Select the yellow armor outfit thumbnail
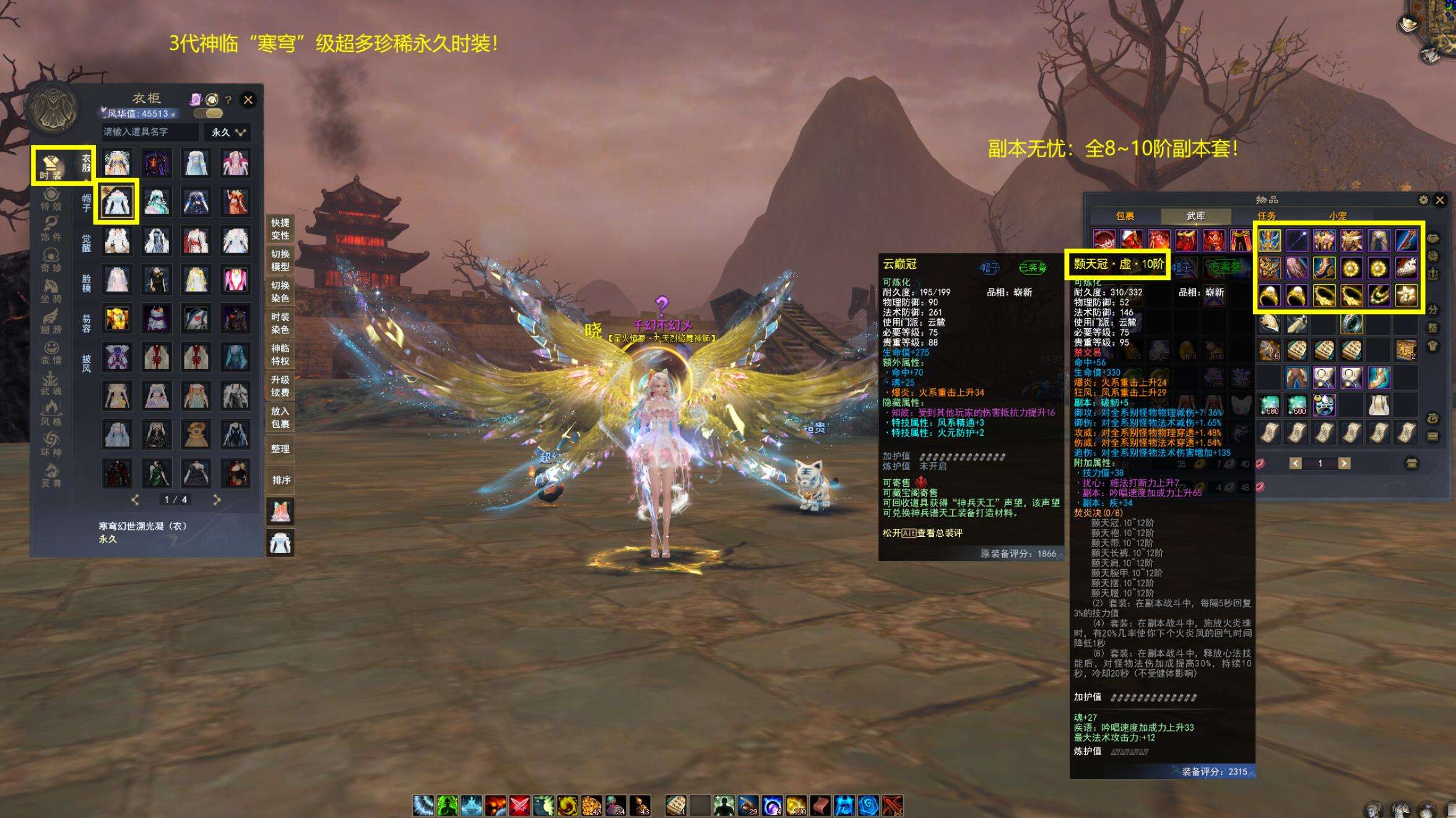This screenshot has height=818, width=1456. [x=117, y=318]
